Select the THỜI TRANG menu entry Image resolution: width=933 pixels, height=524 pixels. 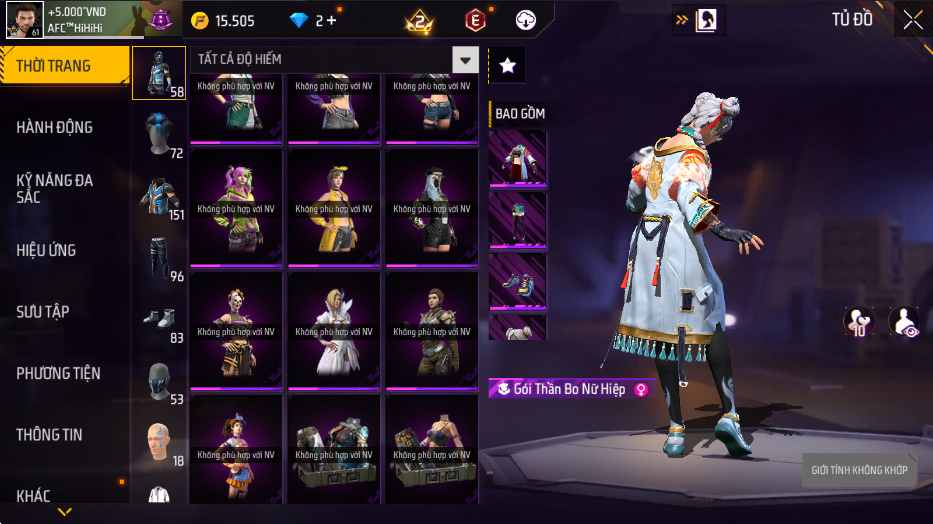click(64, 66)
